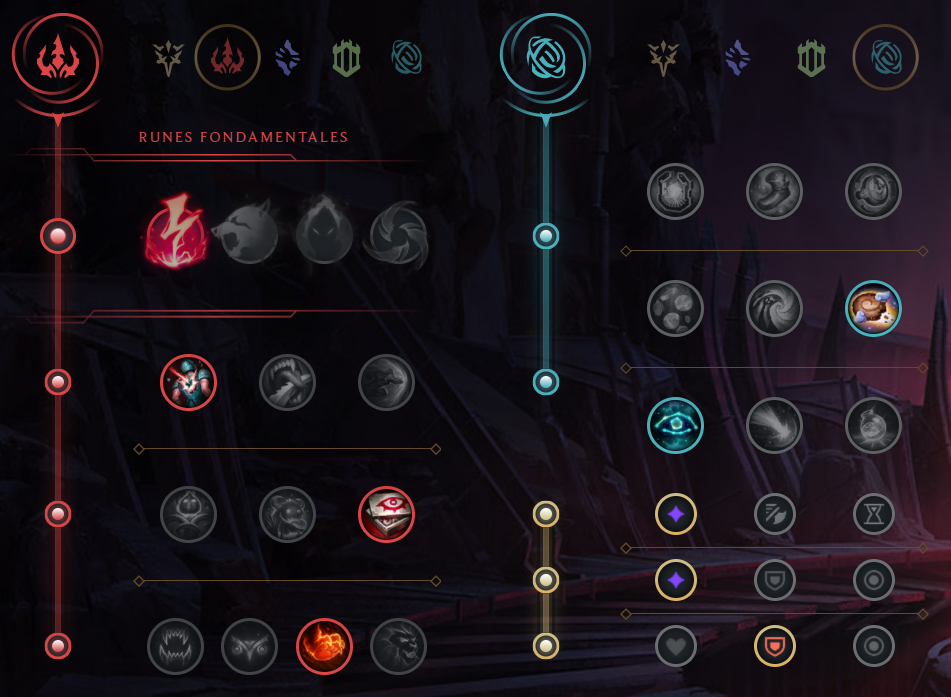This screenshot has height=697, width=951.
Task: Pick the Dark Harvest keystone rune
Action: tap(324, 235)
